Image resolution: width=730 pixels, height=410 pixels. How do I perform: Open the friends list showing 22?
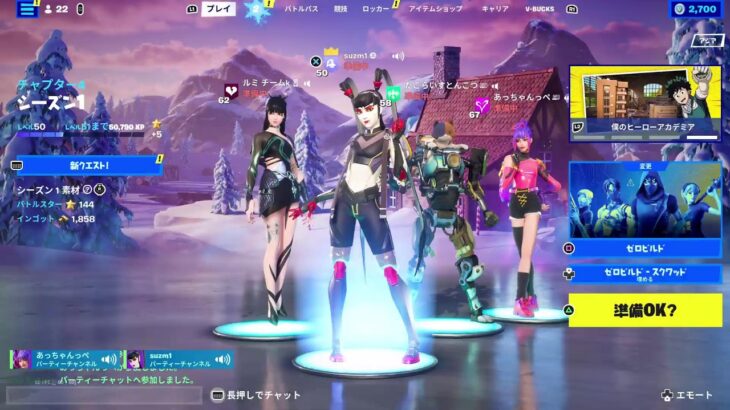pyautogui.click(x=56, y=9)
